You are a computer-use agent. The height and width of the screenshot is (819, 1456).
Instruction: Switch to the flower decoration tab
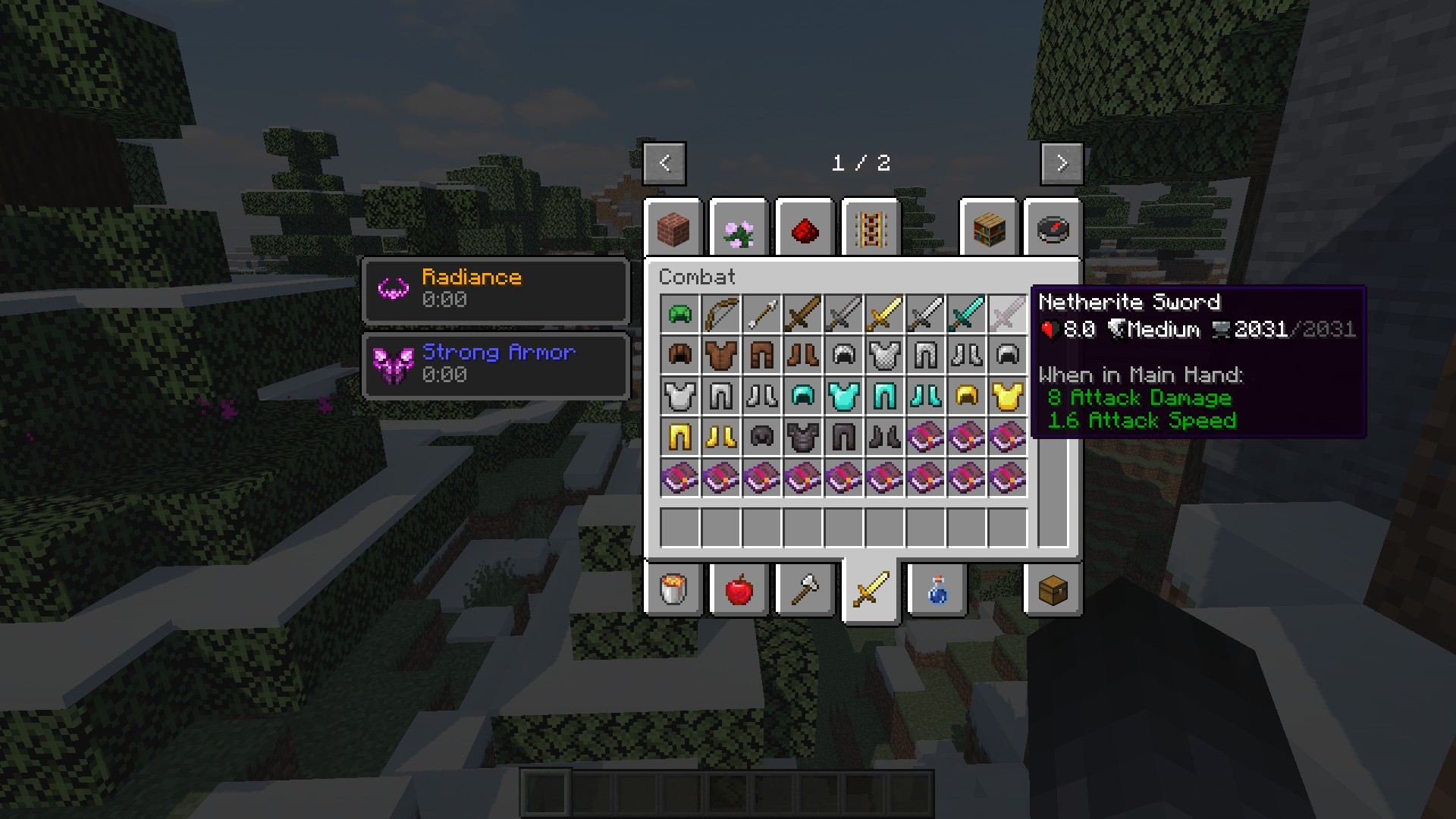pyautogui.click(x=739, y=228)
